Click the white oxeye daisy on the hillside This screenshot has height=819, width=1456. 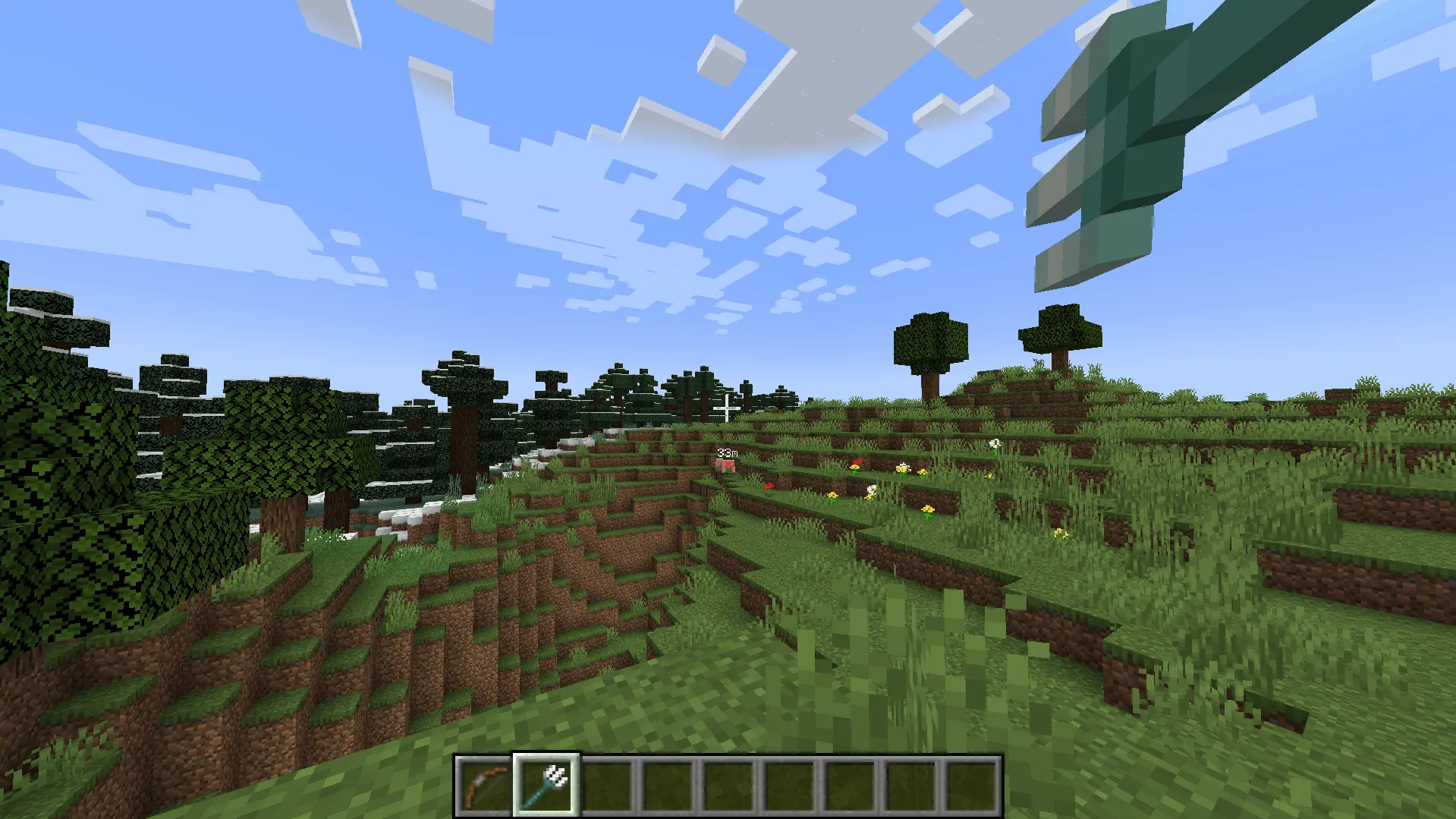994,443
